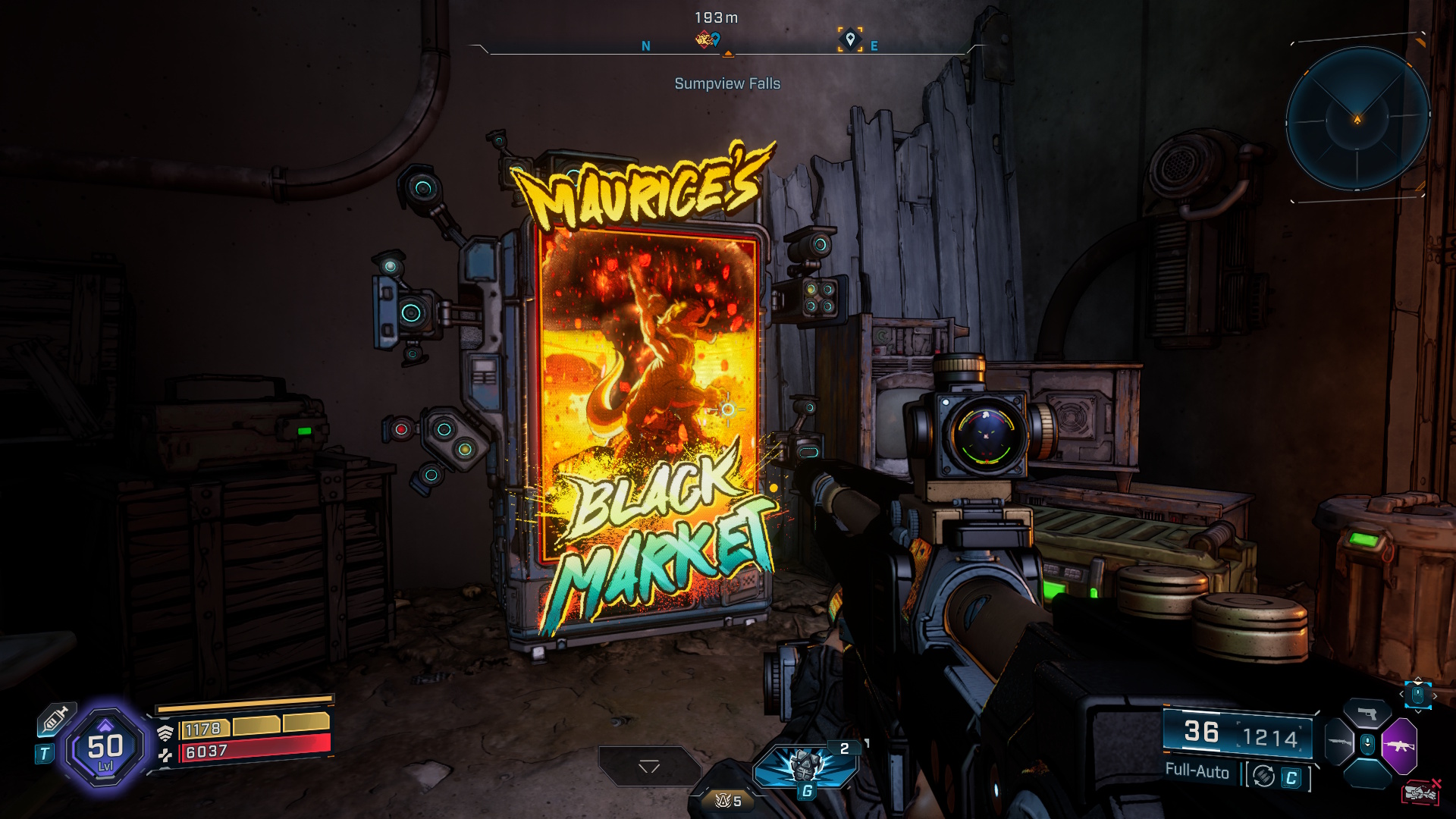
Task: Expand the empty down-arrow gear slot
Action: (649, 766)
